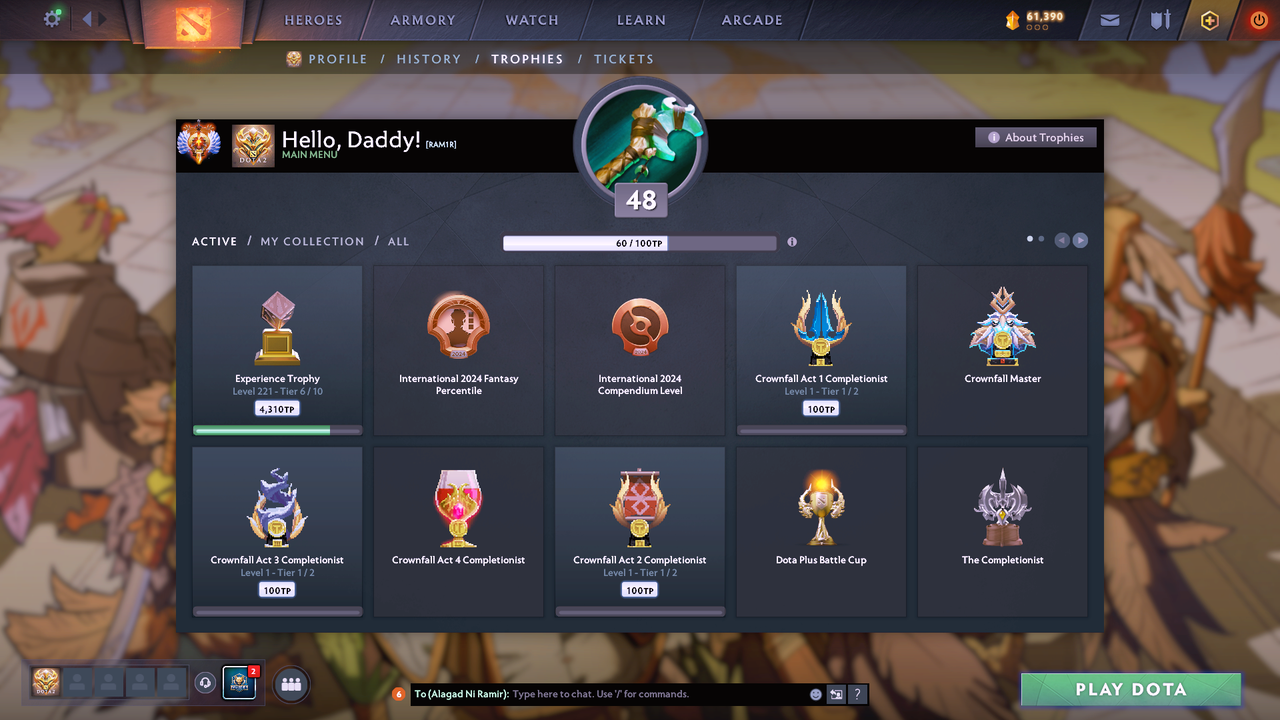
Task: Switch to the HISTORY tab
Action: tap(428, 59)
